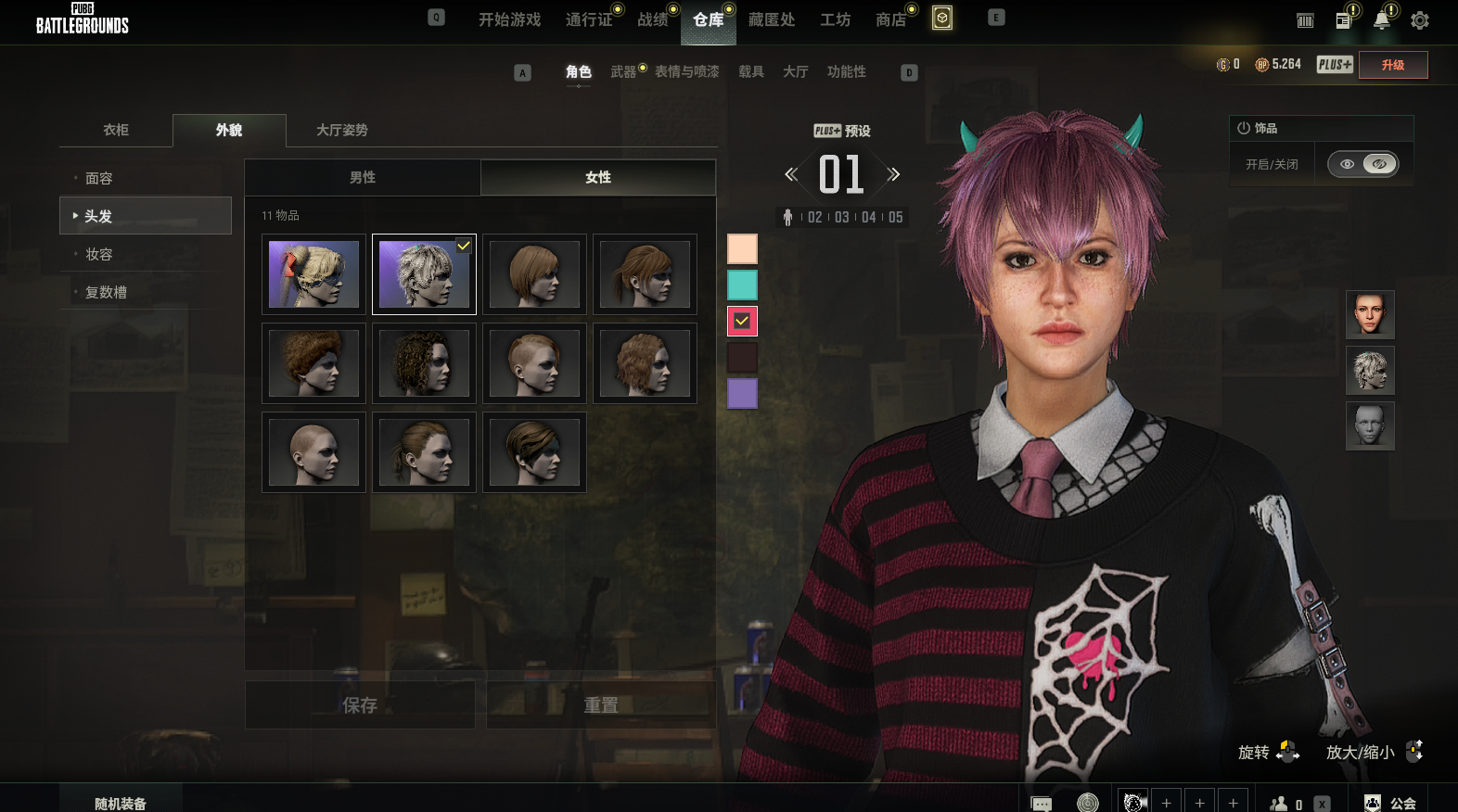Pick the purple hair color swatch
The image size is (1458, 812).
pyautogui.click(x=742, y=393)
